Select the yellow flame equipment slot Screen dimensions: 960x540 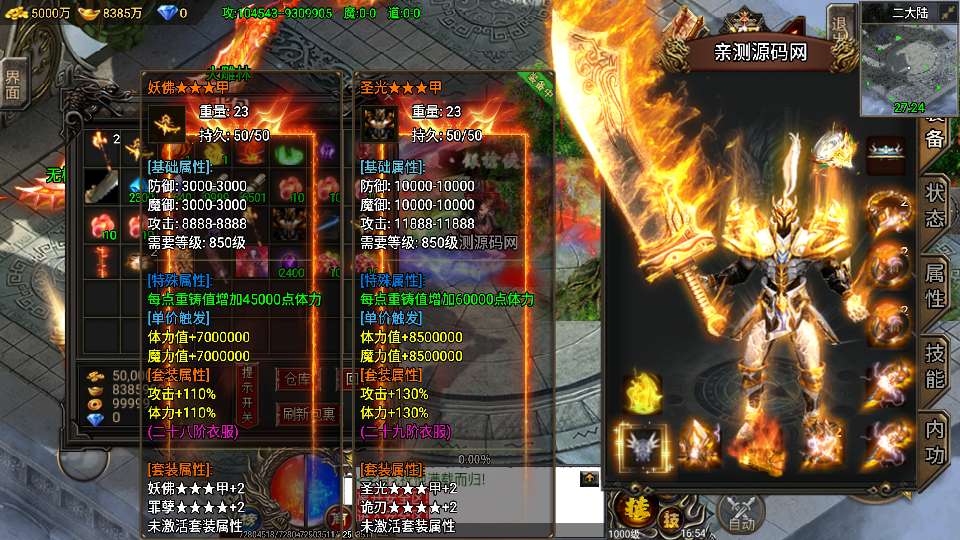642,393
